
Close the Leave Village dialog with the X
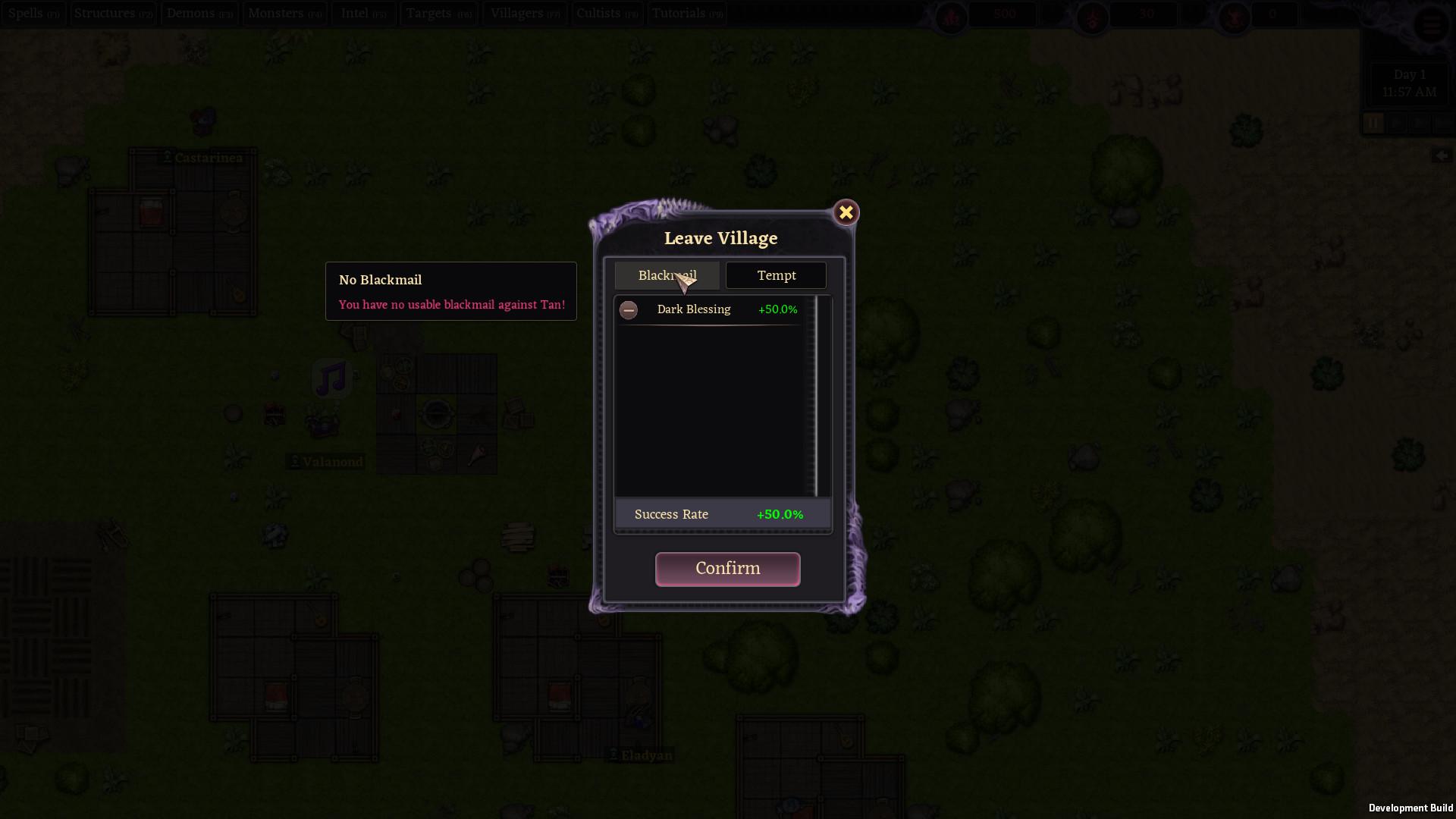click(846, 212)
